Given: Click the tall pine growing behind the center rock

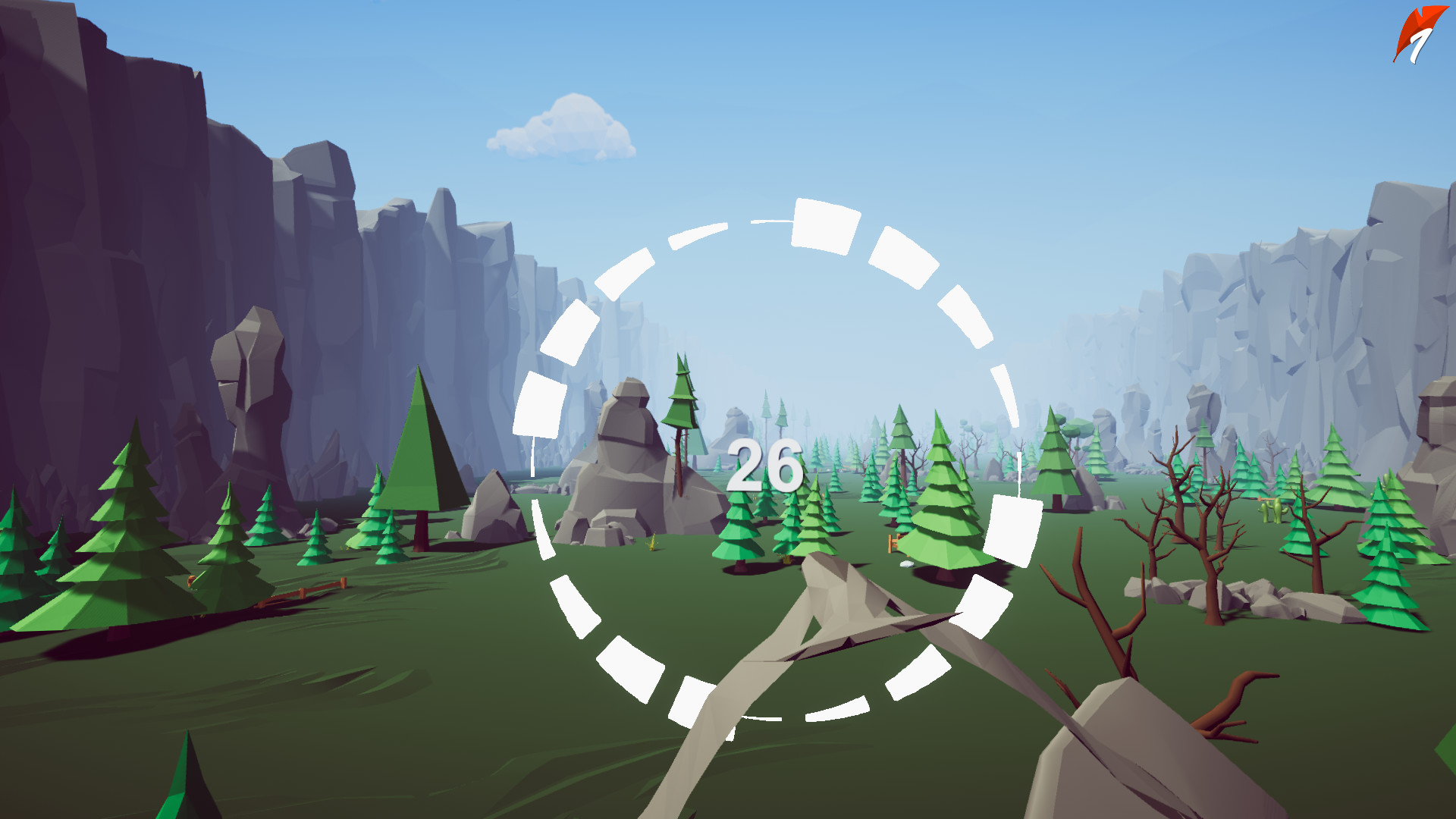Looking at the screenshot, I should coord(679,409).
